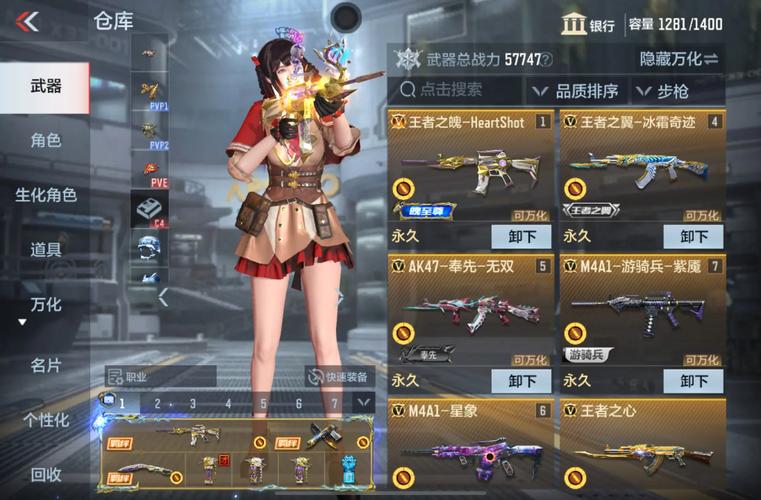Click the 点击搜索 search field
Screen dimensions: 761x500
456,90
